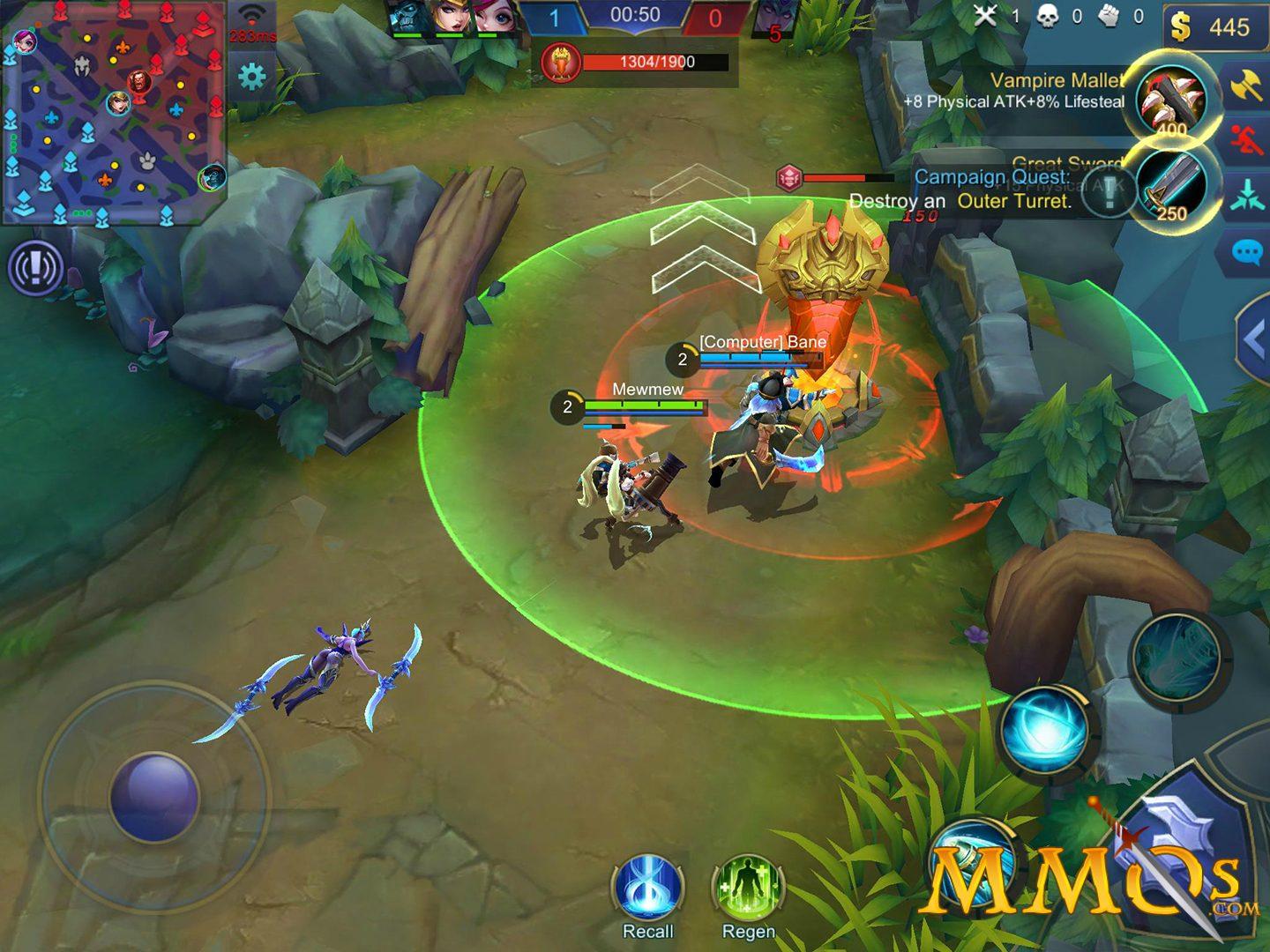
Task: Use the Regen spell
Action: (x=748, y=889)
